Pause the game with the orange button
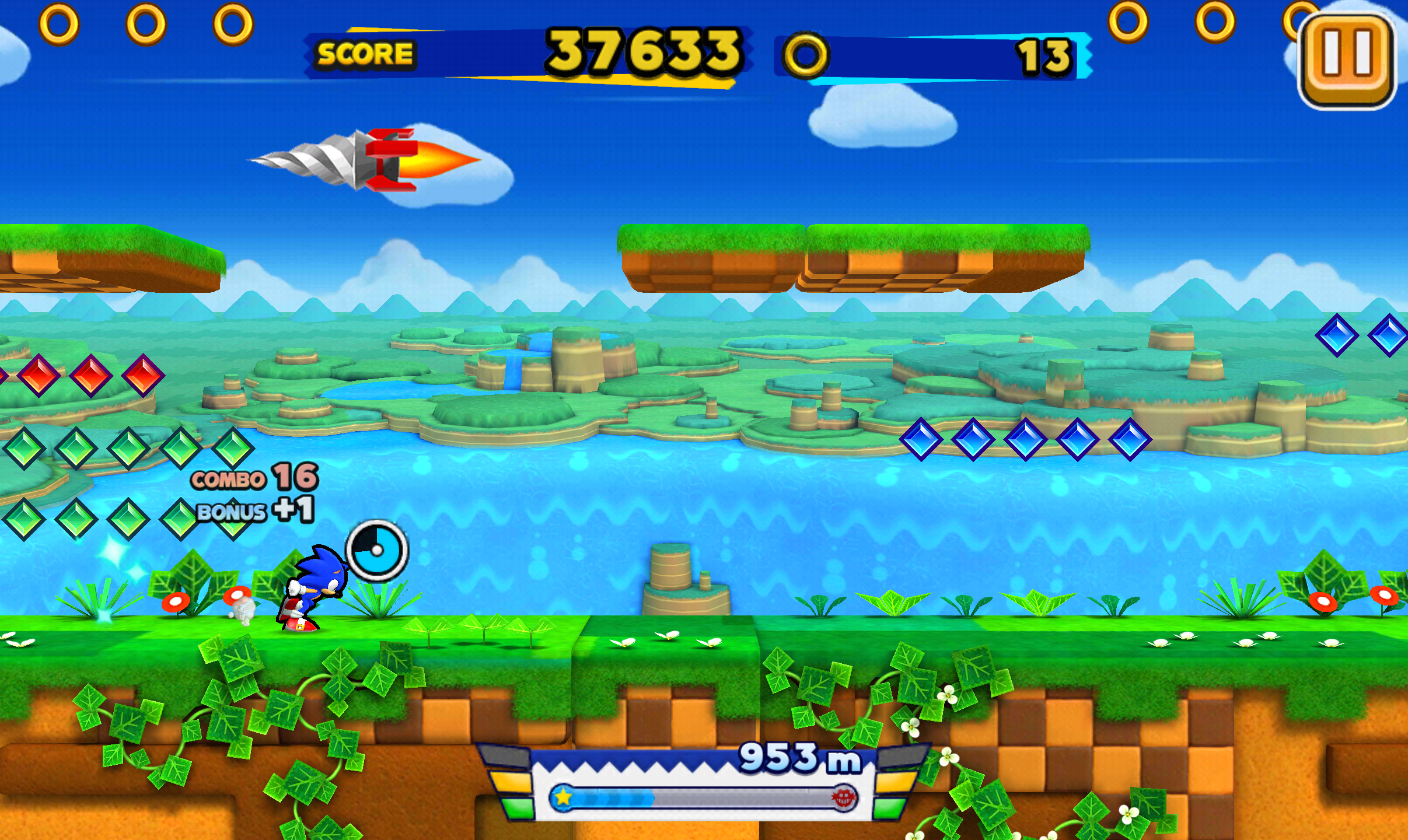The image size is (1408, 840). point(1346,60)
